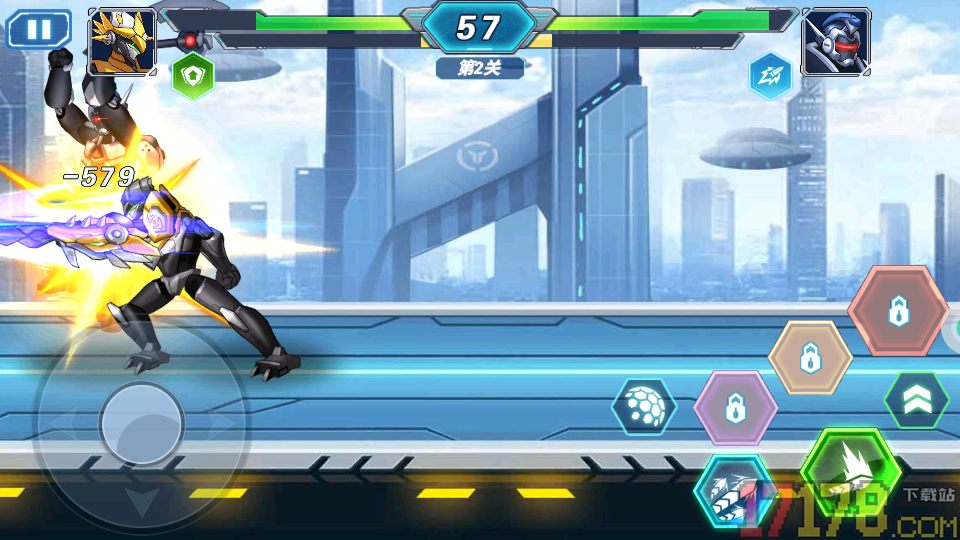Image resolution: width=960 pixels, height=540 pixels.
Task: Tap the locked purple skill hexagon
Action: [x=735, y=407]
